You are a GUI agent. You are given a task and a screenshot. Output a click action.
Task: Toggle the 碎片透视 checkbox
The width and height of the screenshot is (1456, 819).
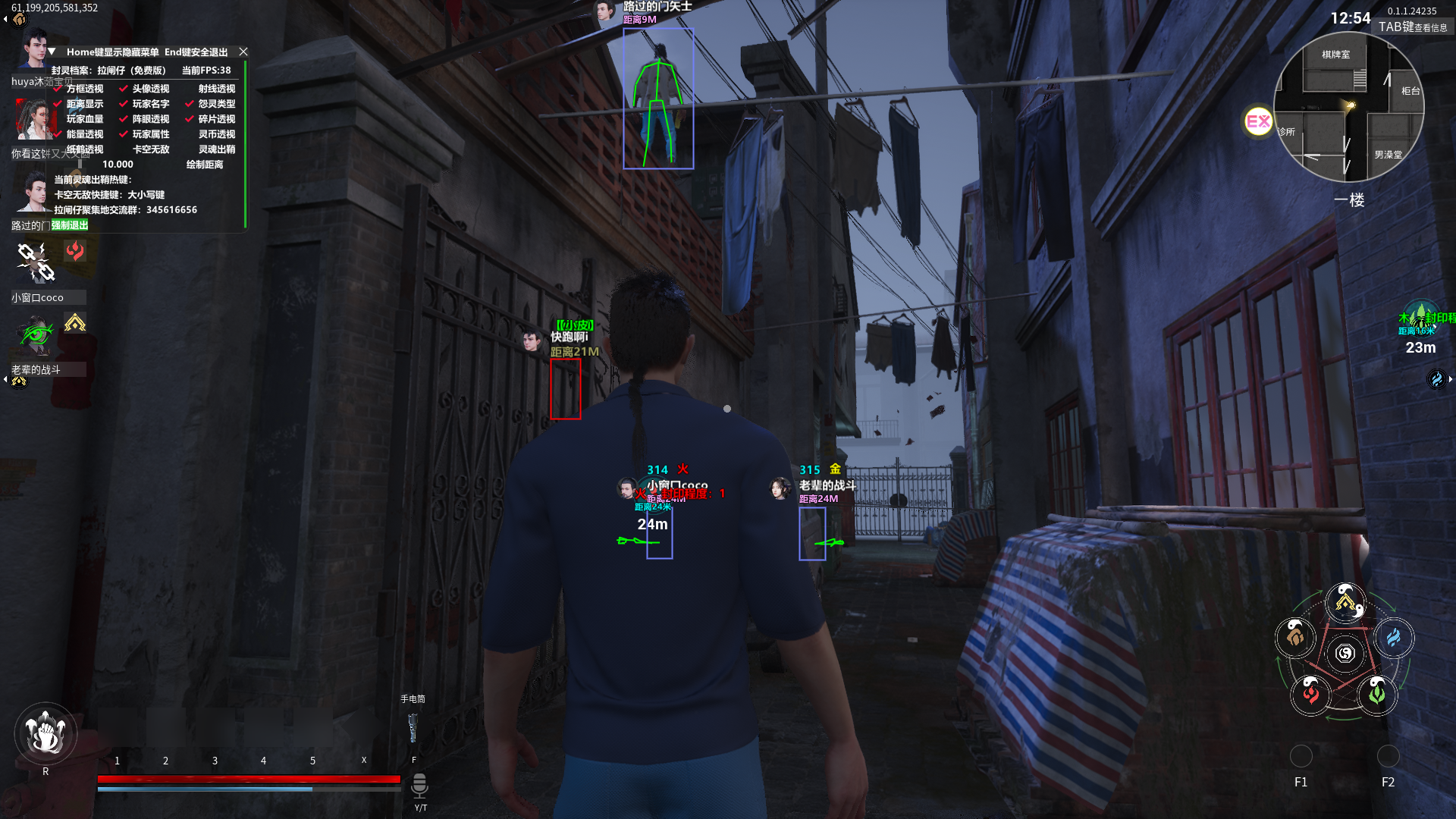(x=190, y=119)
